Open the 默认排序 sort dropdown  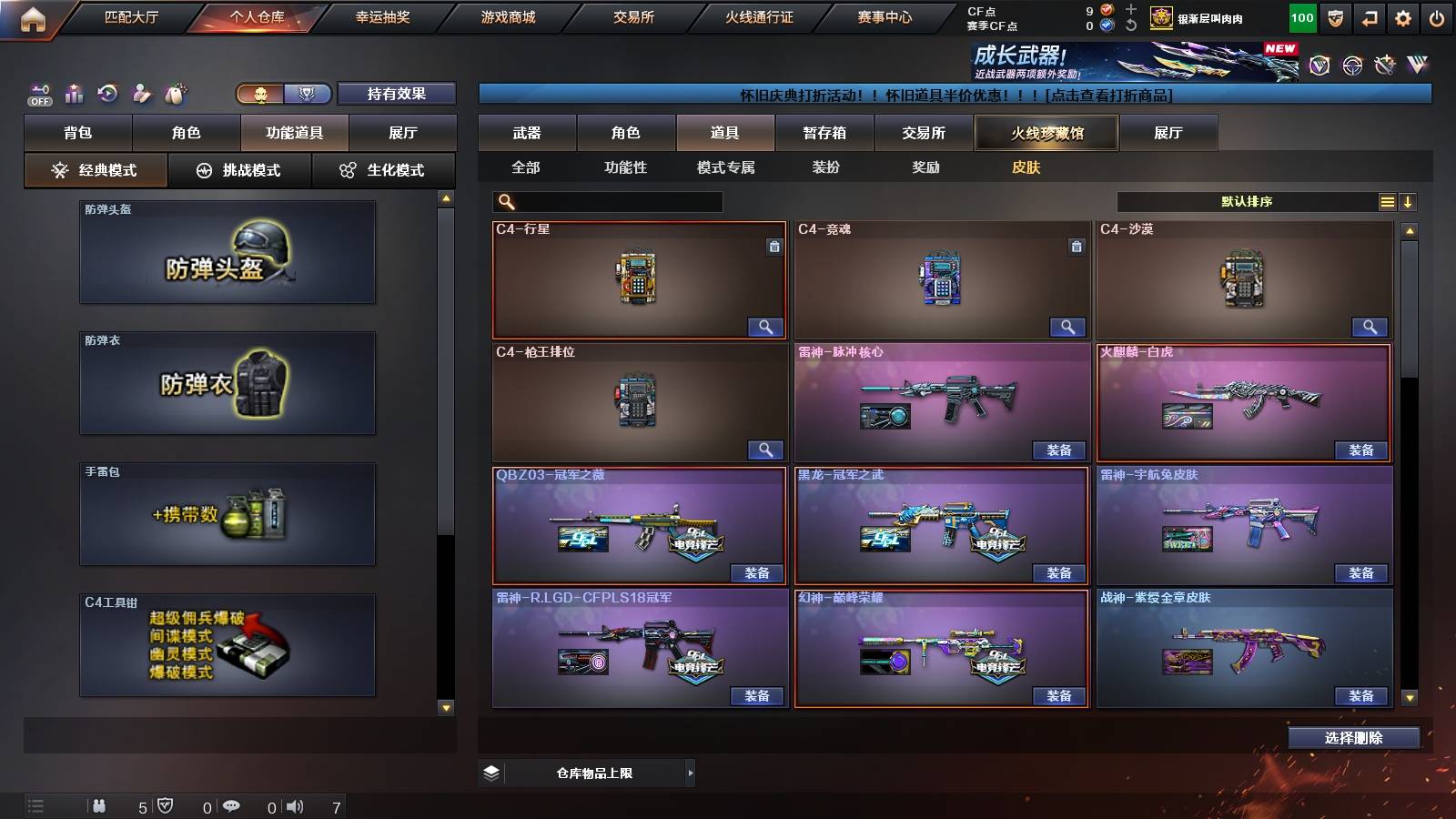(x=1247, y=201)
